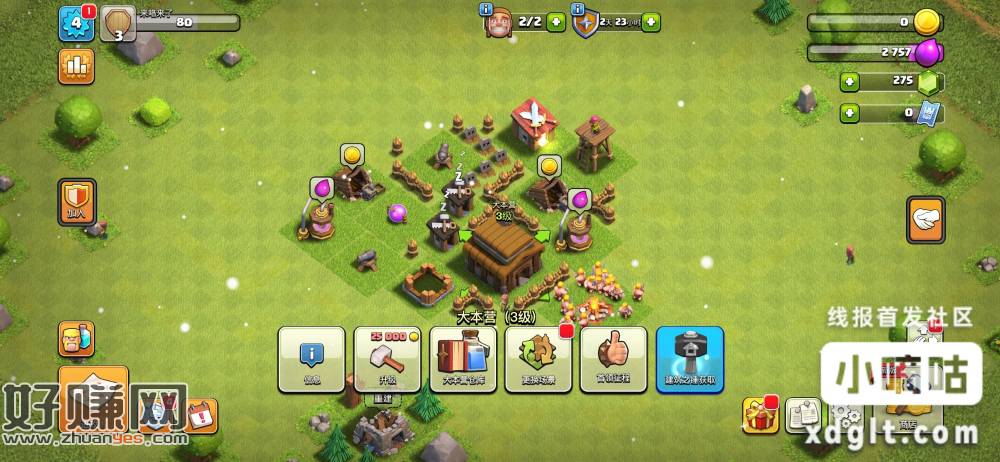Select the change scenery (更换场景) button

538,358
